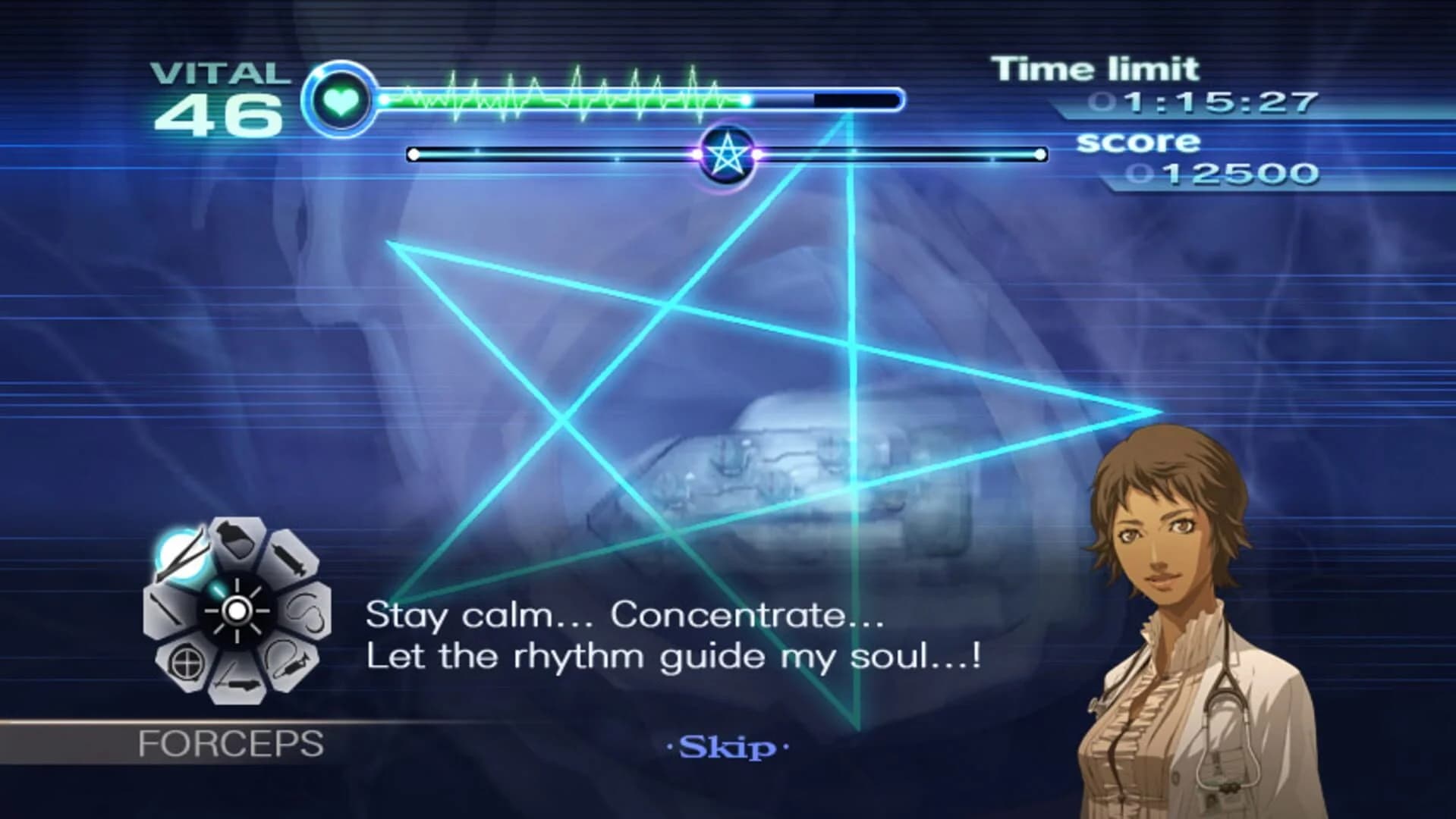
Task: Click the Skip option below the dialogue
Action: click(726, 746)
